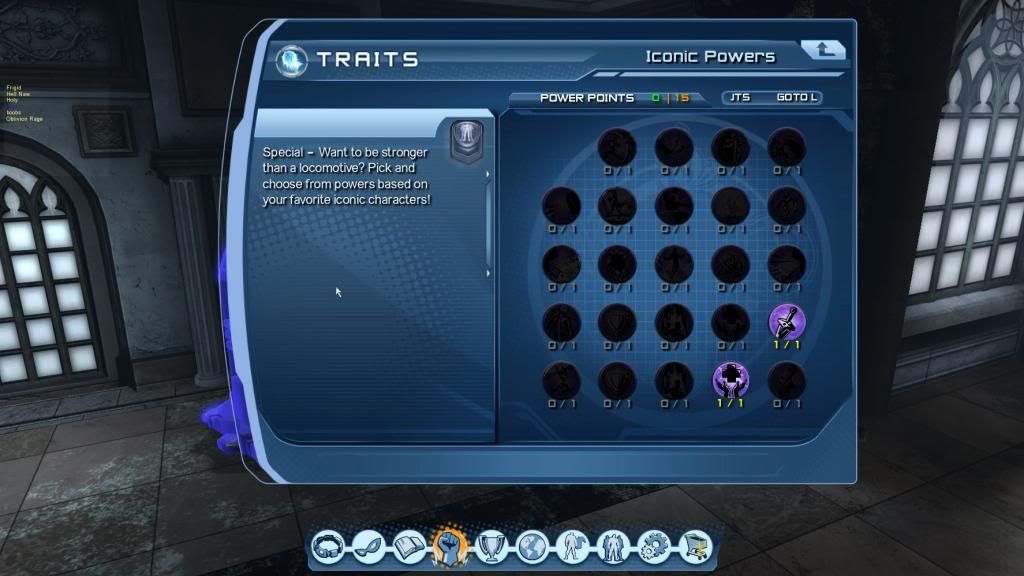
Task: Open the shopping cart marketplace icon
Action: point(693,546)
